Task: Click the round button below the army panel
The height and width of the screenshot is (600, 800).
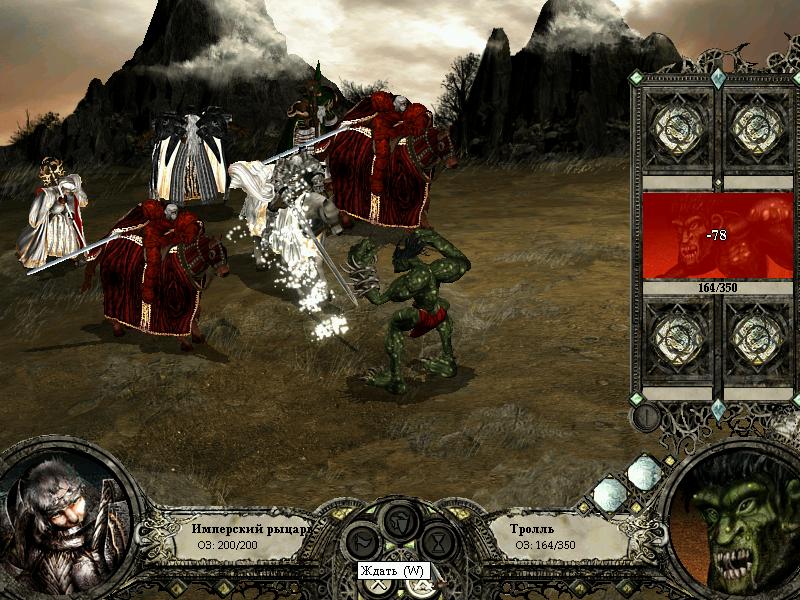Action: pyautogui.click(x=646, y=416)
